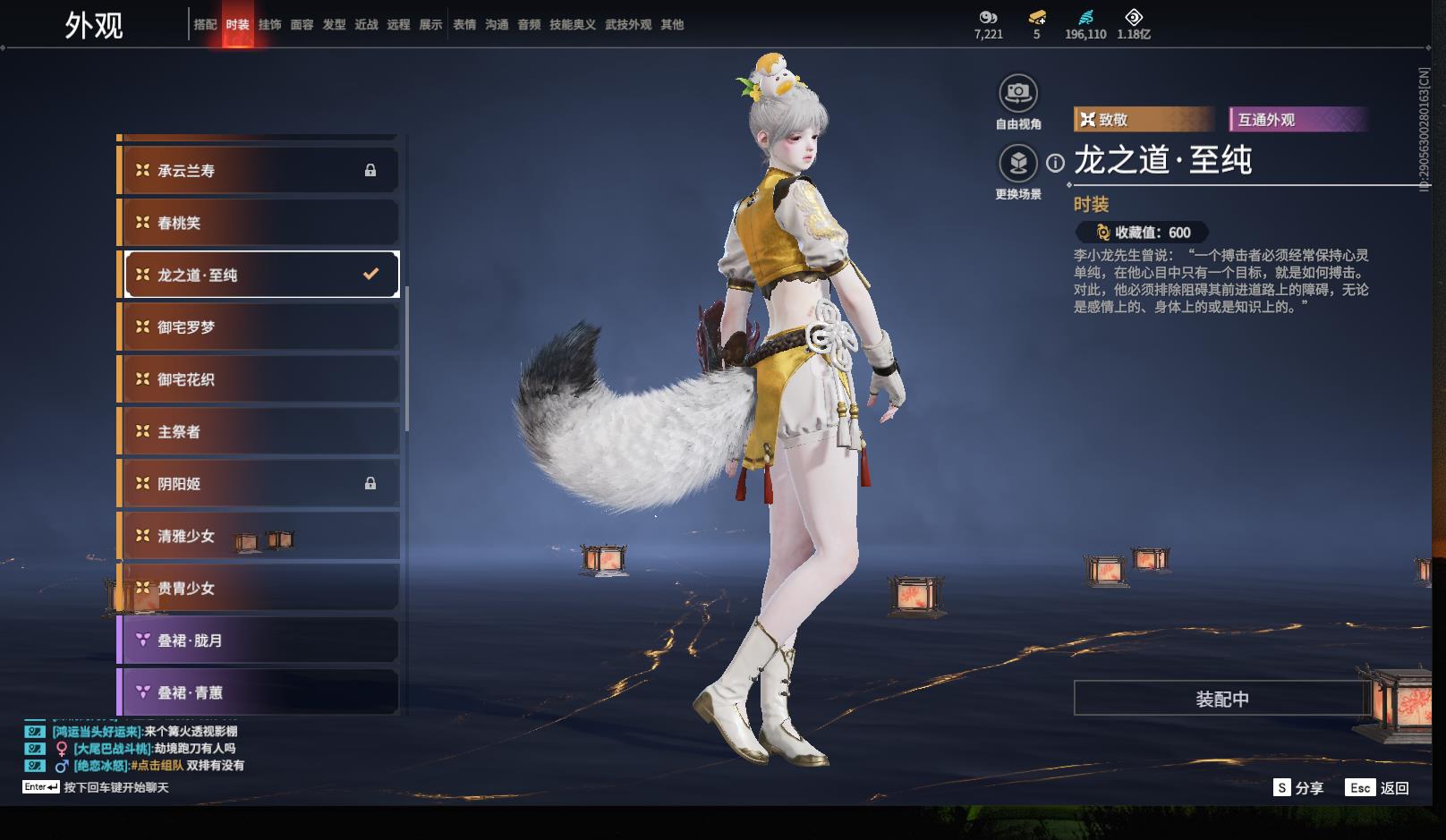Pick the 御宅罗梦 outfit
Viewport: 1446px width, 840px height.
[259, 327]
